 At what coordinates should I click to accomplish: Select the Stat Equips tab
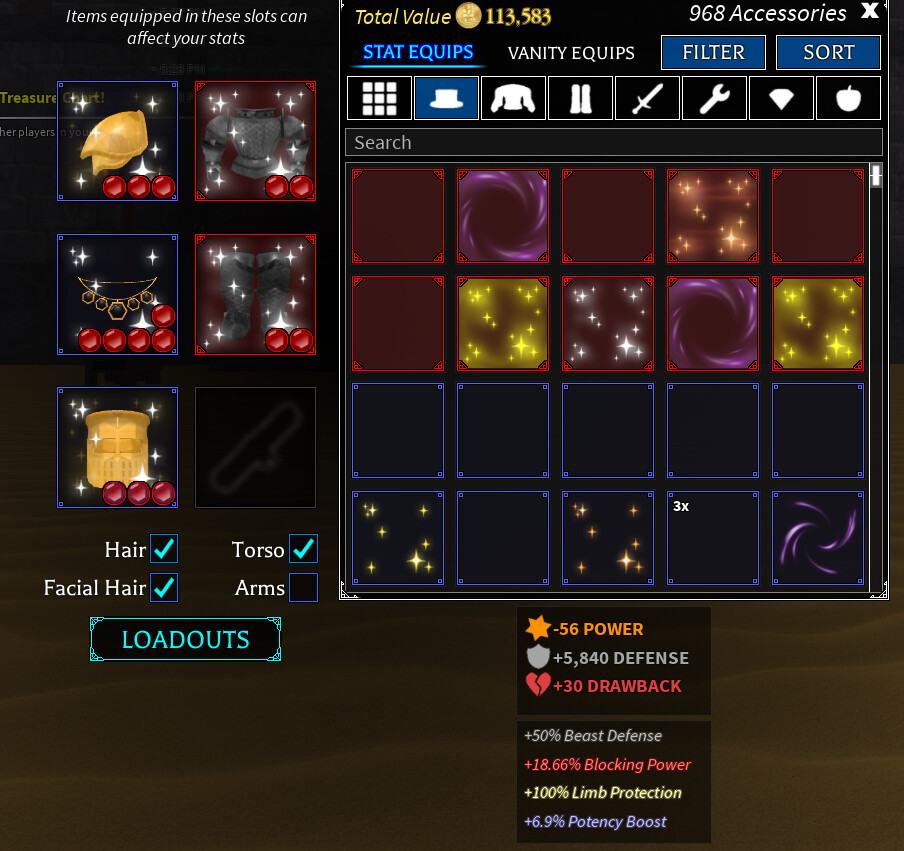coord(418,53)
